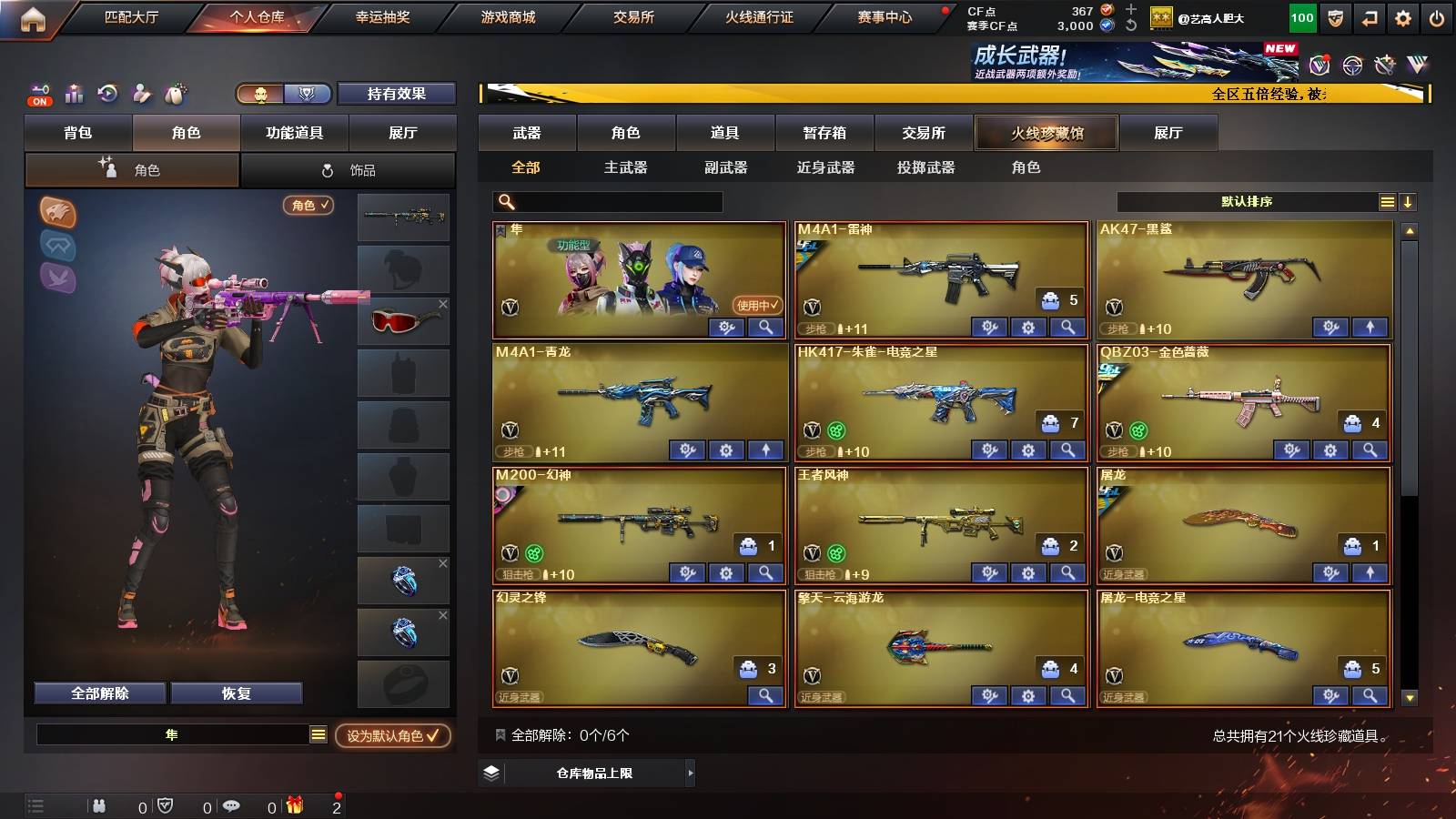This screenshot has width=1456, height=819.
Task: Switch to the 游戏商城 tab
Action: click(x=508, y=15)
